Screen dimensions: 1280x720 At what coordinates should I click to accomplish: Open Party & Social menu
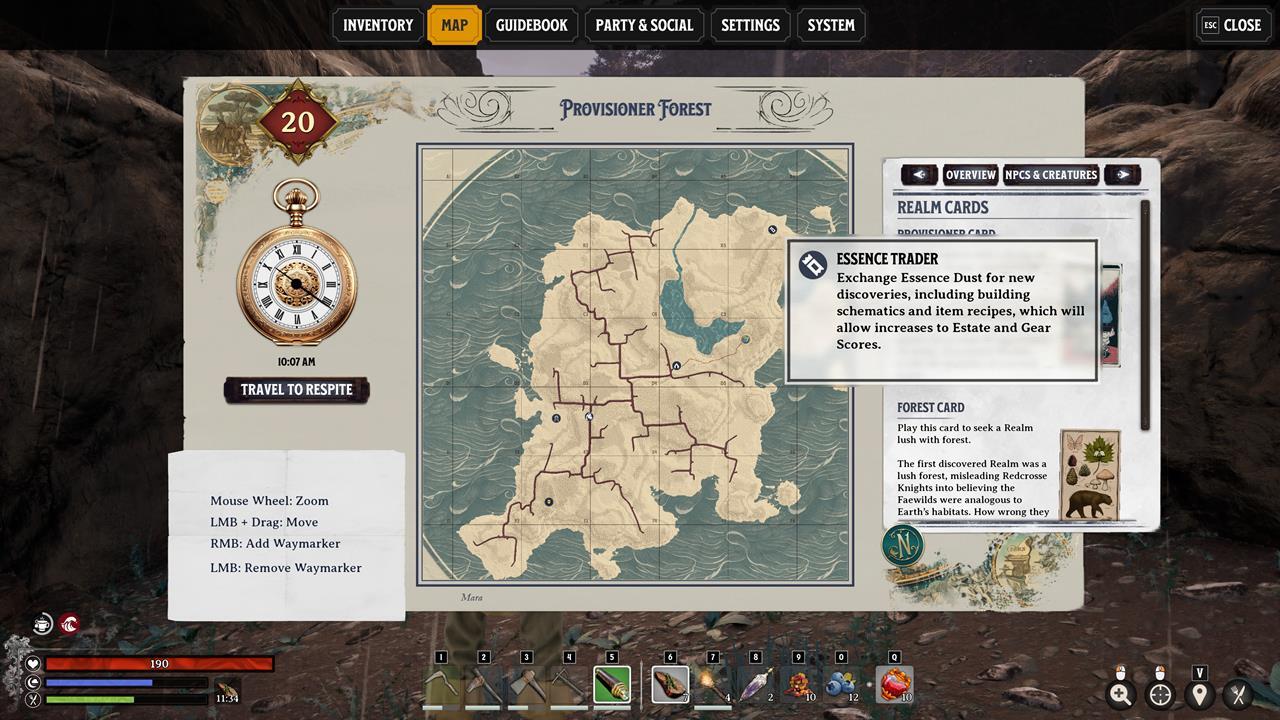(x=643, y=25)
